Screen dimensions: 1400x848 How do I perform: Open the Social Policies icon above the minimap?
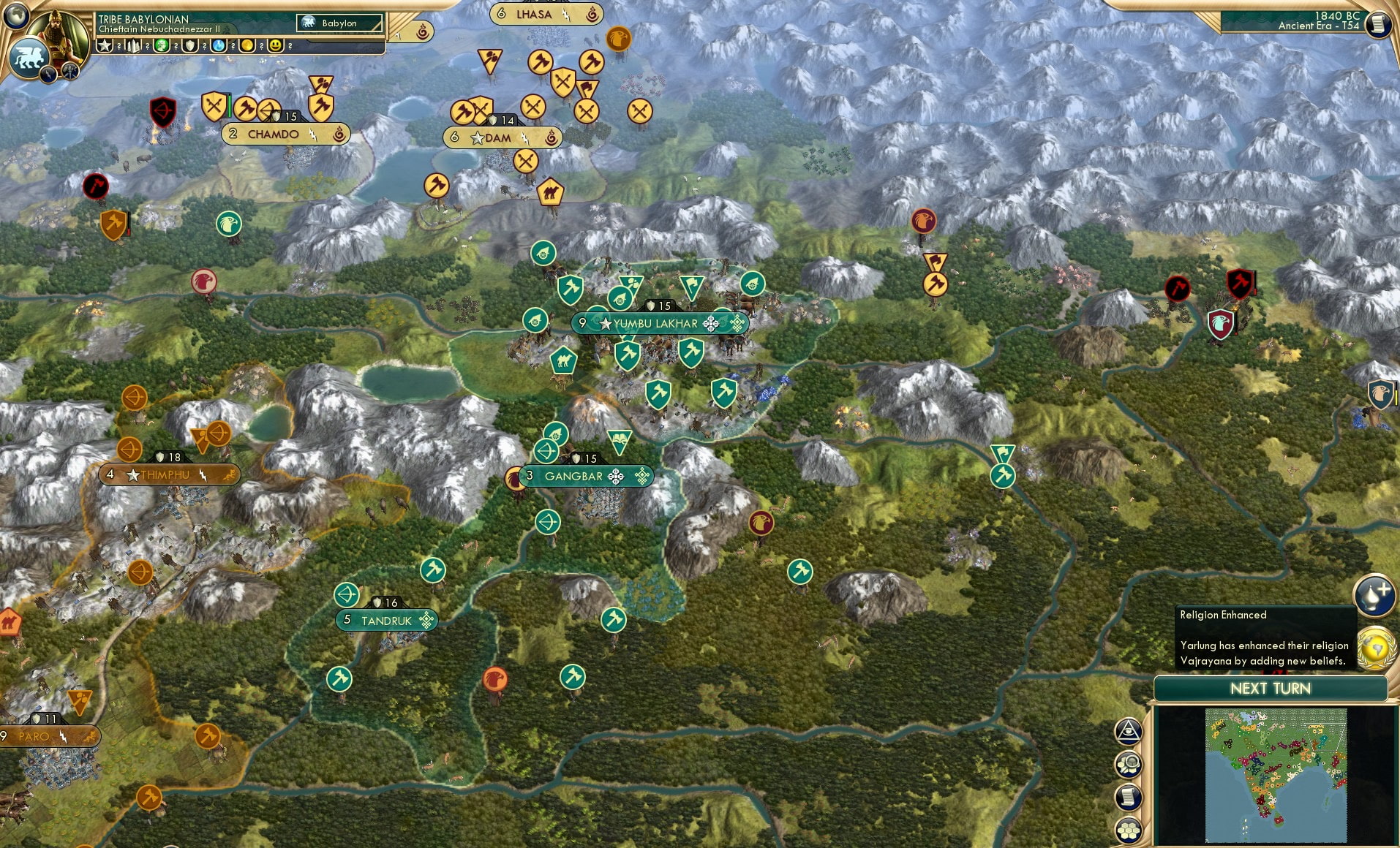(1127, 732)
